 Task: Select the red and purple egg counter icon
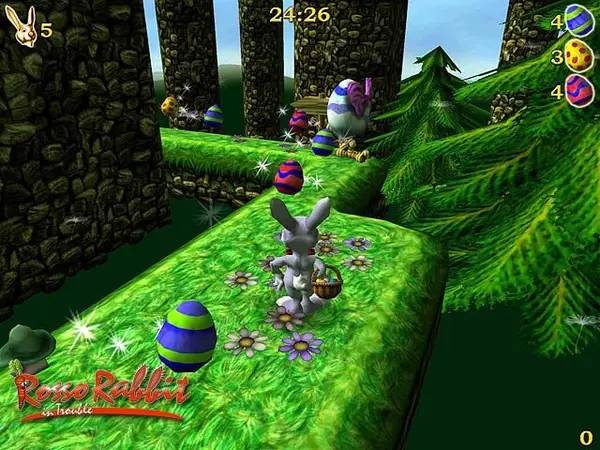pyautogui.click(x=579, y=89)
